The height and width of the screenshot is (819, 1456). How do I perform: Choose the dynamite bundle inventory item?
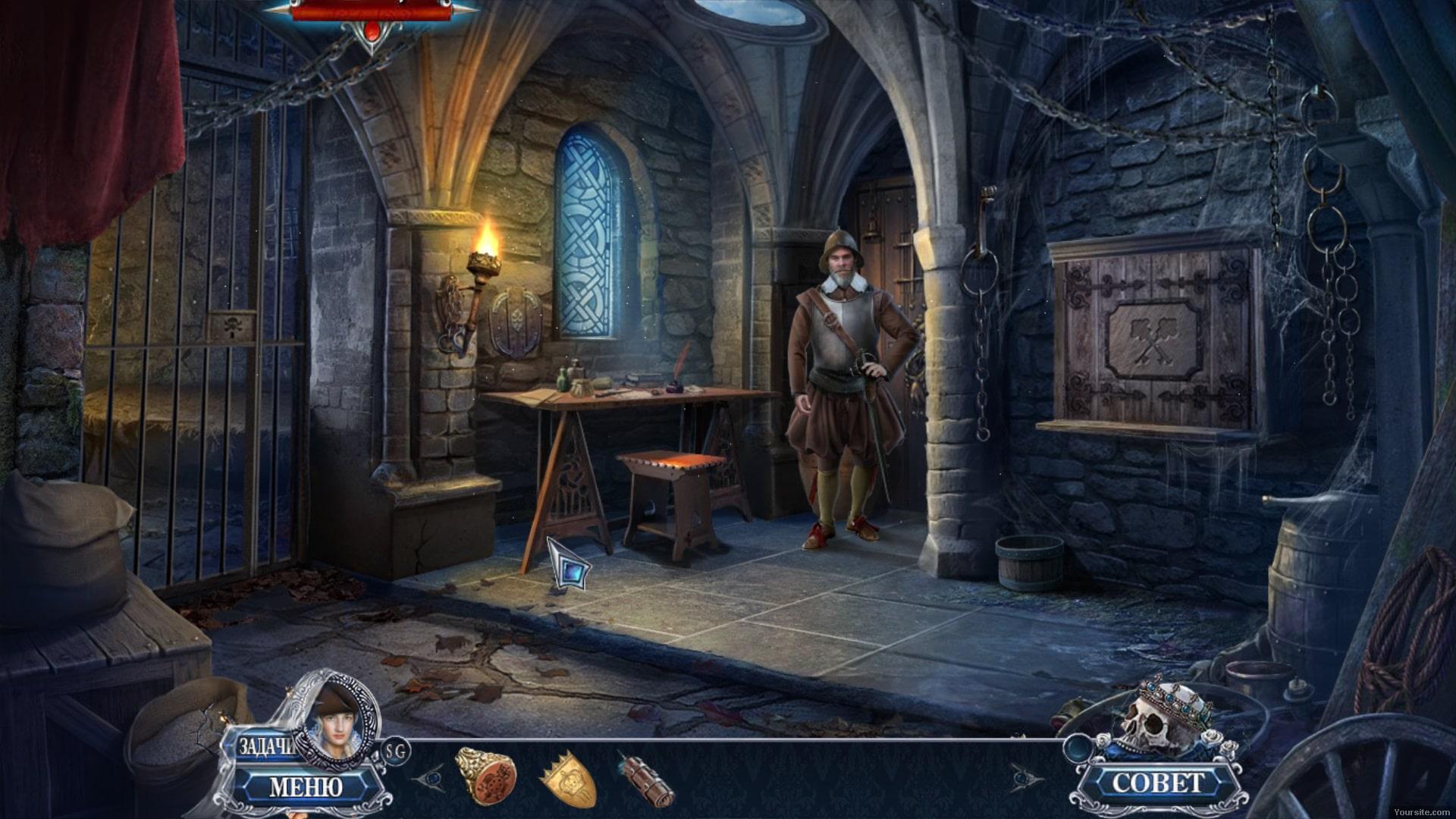[645, 779]
